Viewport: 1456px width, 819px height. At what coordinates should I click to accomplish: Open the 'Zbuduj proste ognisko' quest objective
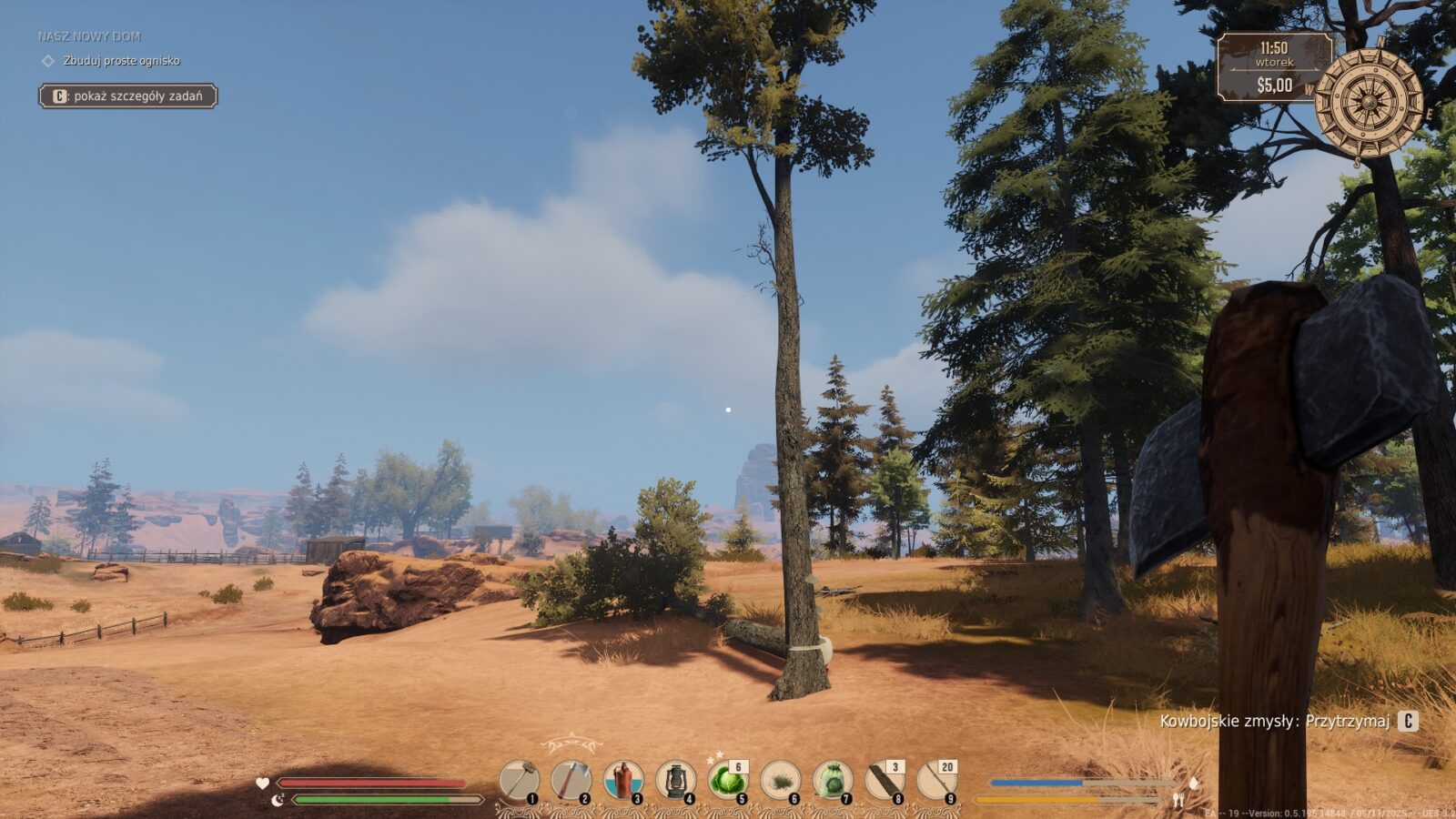pos(121,61)
